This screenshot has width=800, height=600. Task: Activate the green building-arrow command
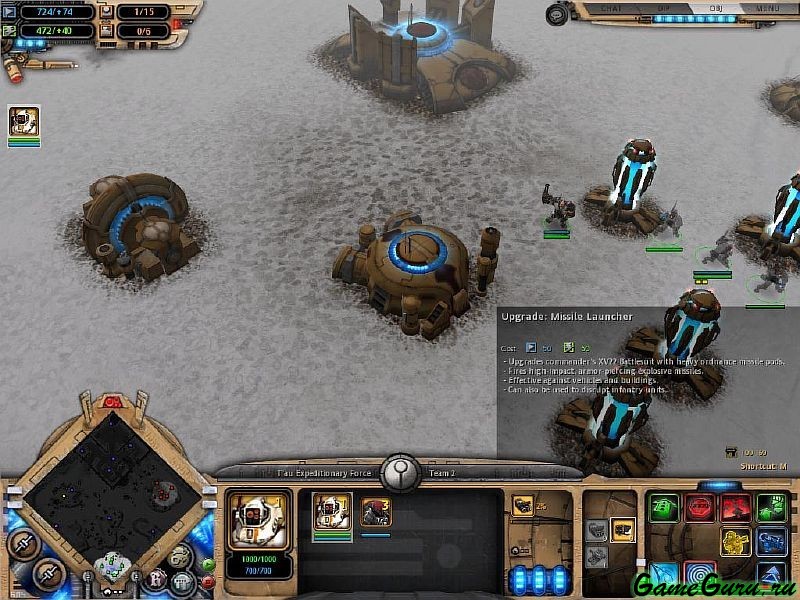[663, 507]
